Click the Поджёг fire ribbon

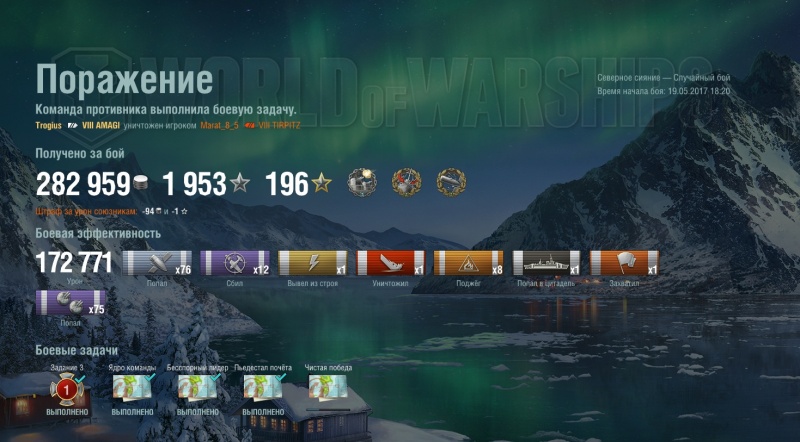[x=468, y=263]
